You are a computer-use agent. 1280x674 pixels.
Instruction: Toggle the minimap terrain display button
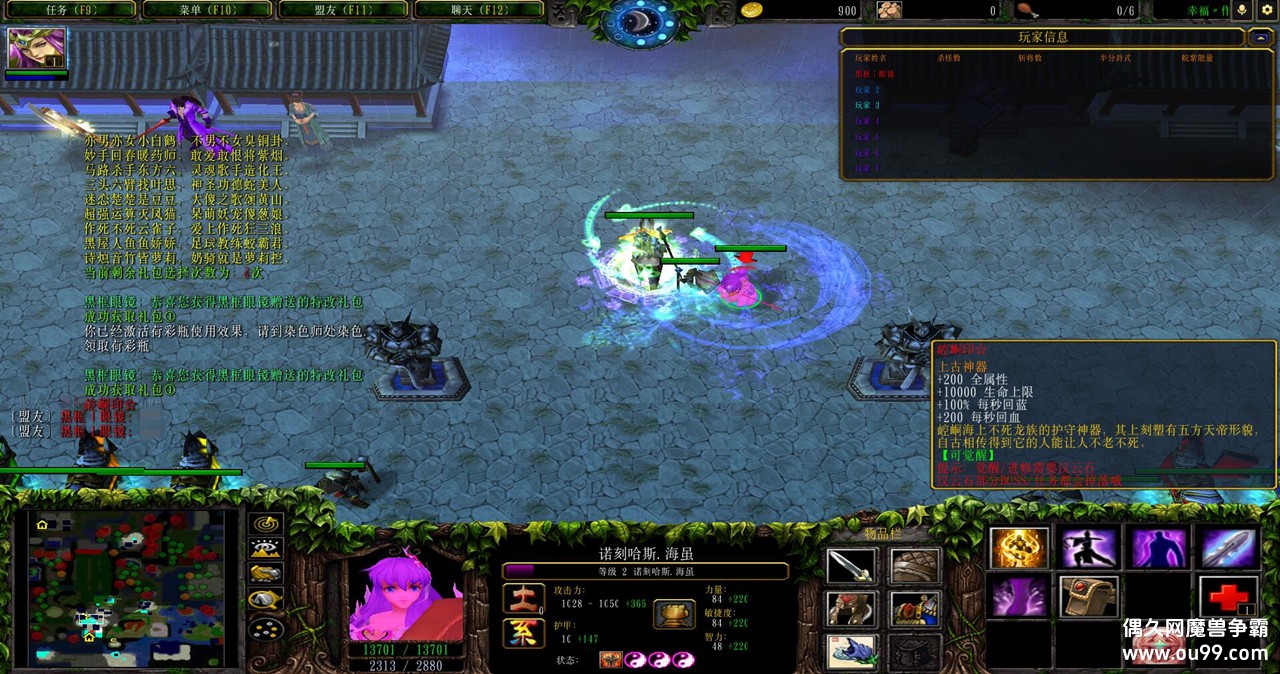pyautogui.click(x=265, y=548)
